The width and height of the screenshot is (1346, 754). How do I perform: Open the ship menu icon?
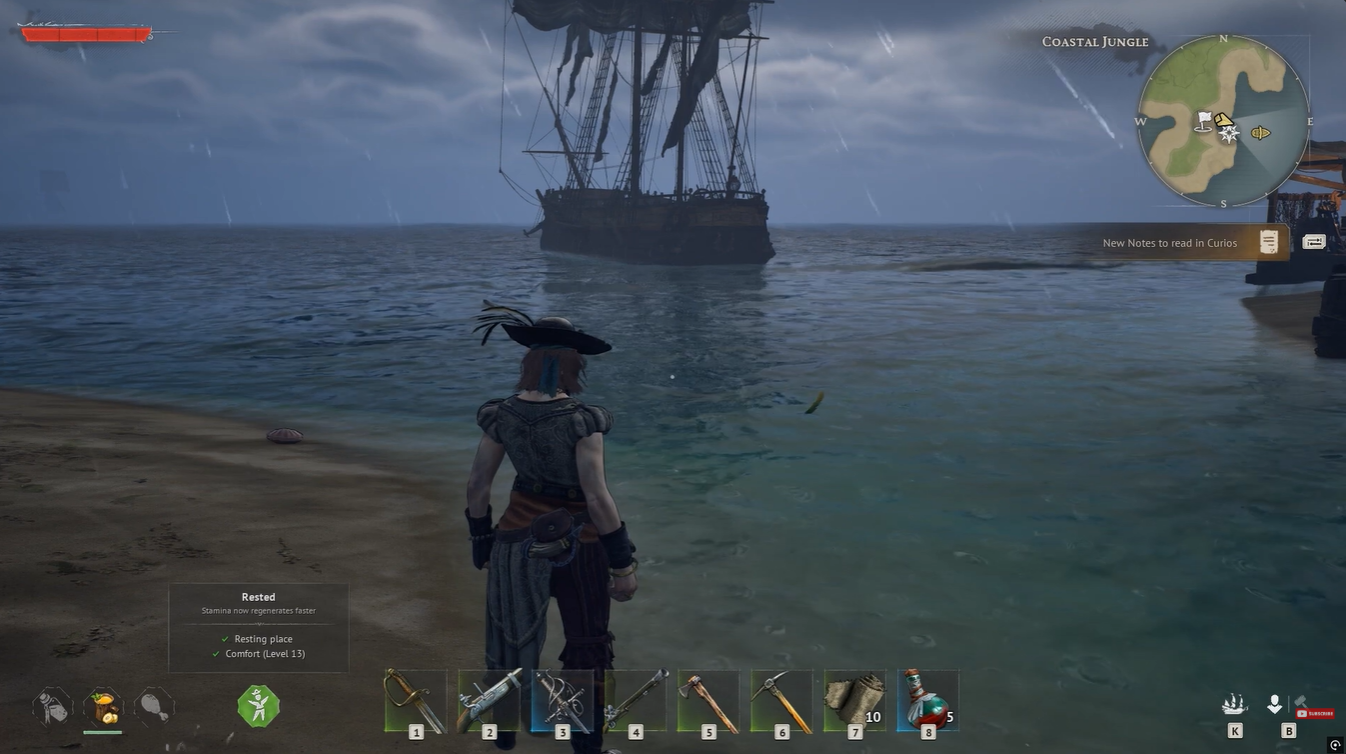(1235, 705)
